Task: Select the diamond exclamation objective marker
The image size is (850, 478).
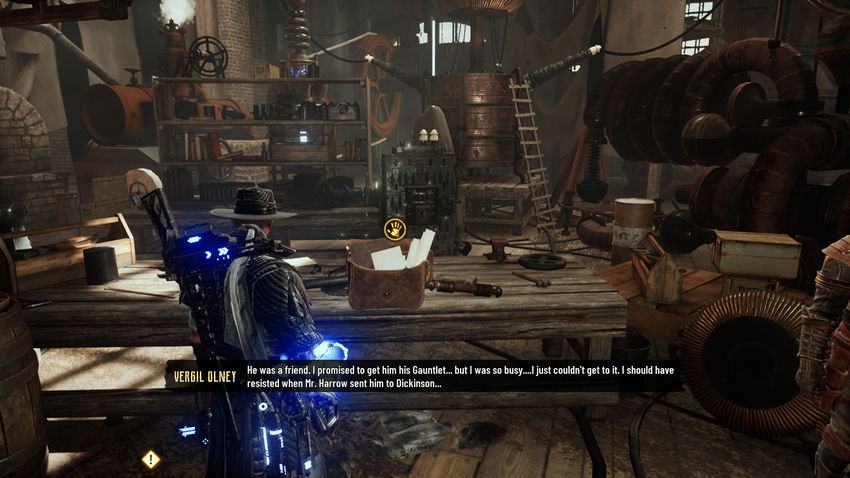Action: coord(151,459)
